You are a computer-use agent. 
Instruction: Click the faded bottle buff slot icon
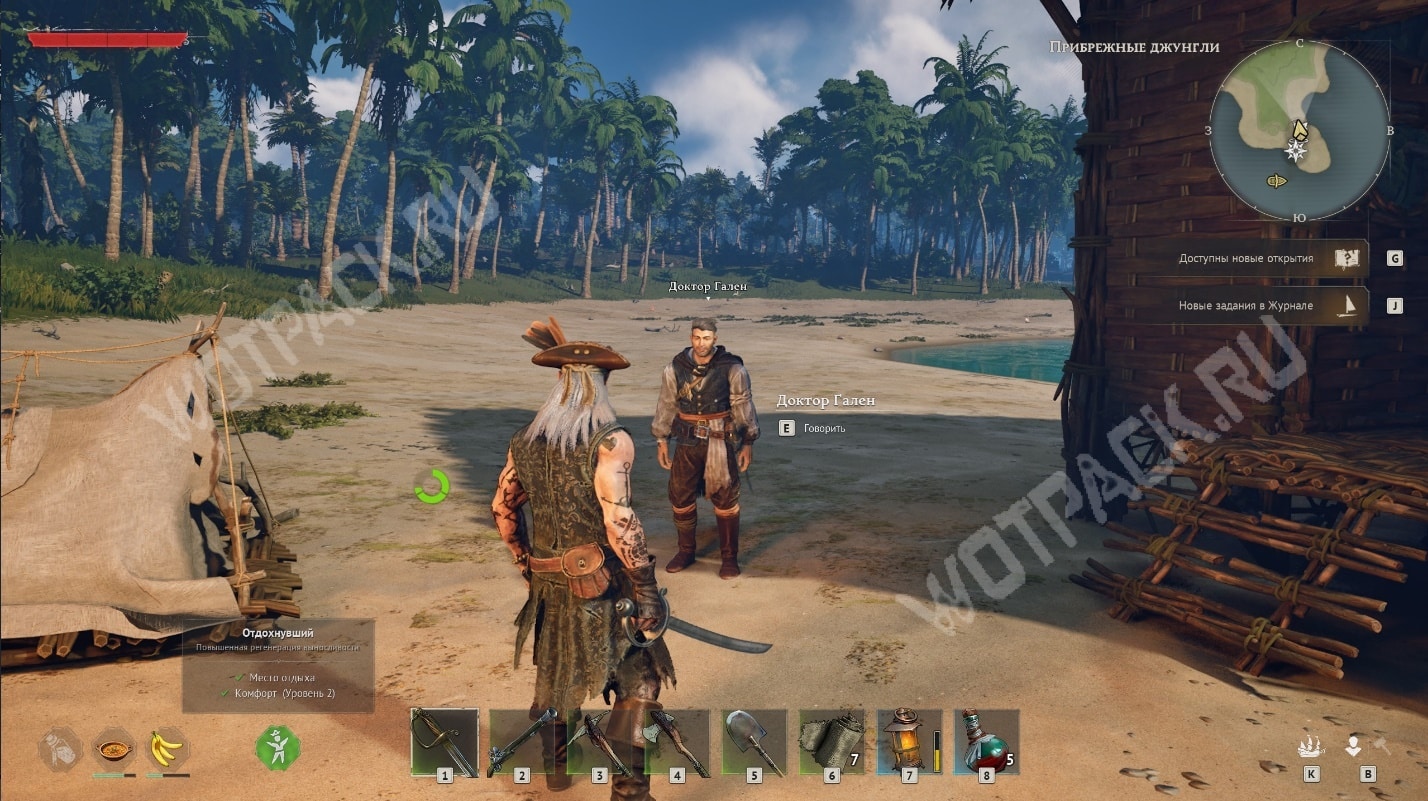pyautogui.click(x=60, y=747)
